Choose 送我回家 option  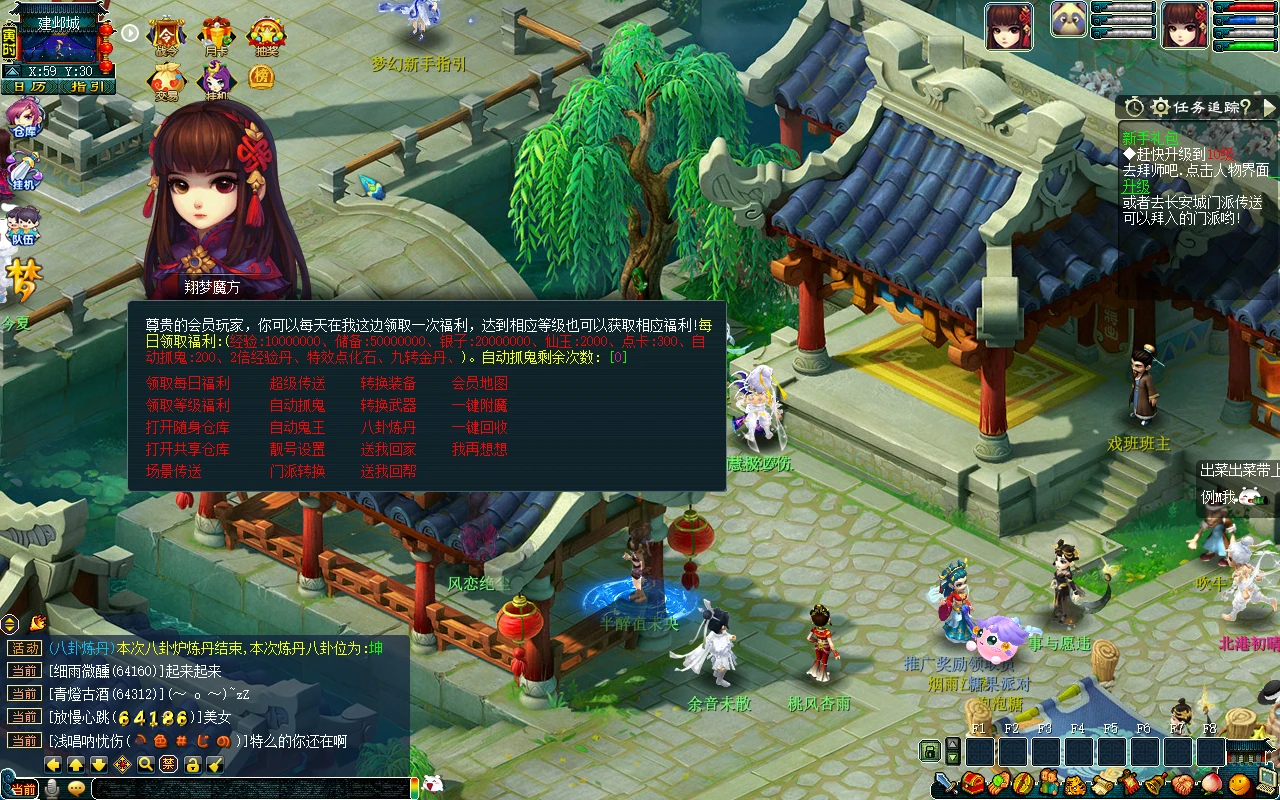click(x=388, y=449)
